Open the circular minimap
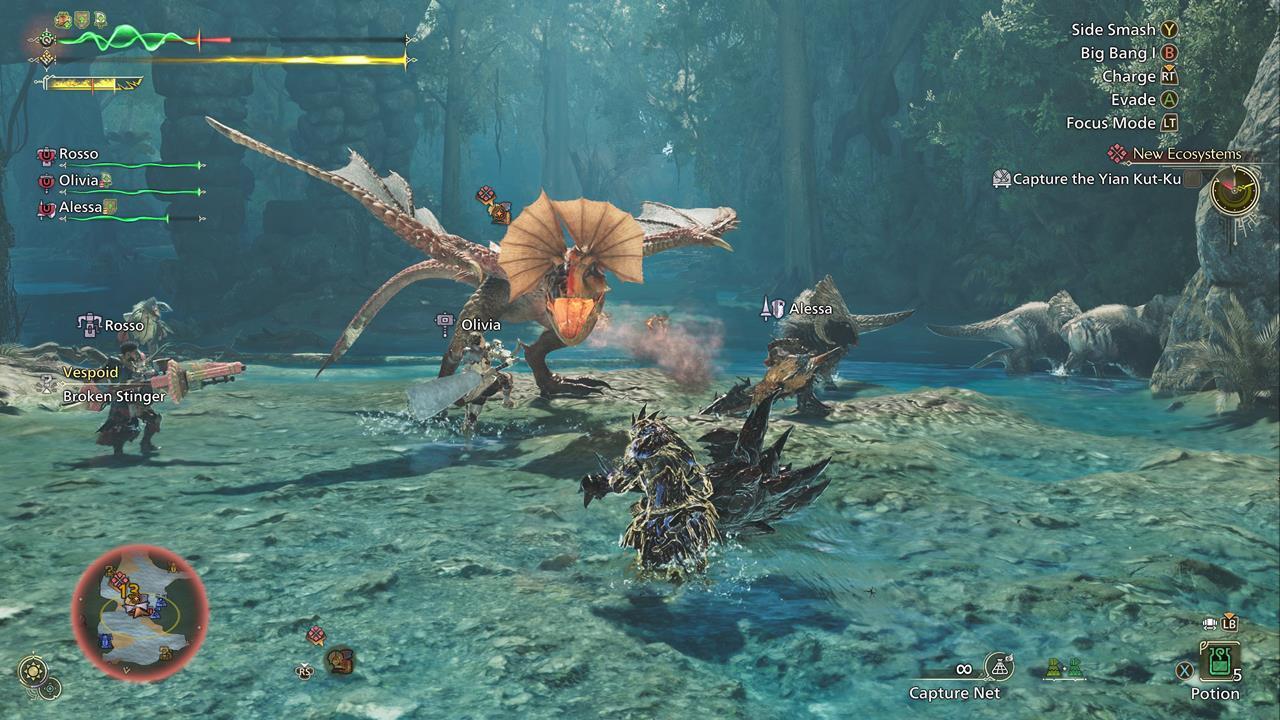This screenshot has height=720, width=1280. (x=140, y=612)
